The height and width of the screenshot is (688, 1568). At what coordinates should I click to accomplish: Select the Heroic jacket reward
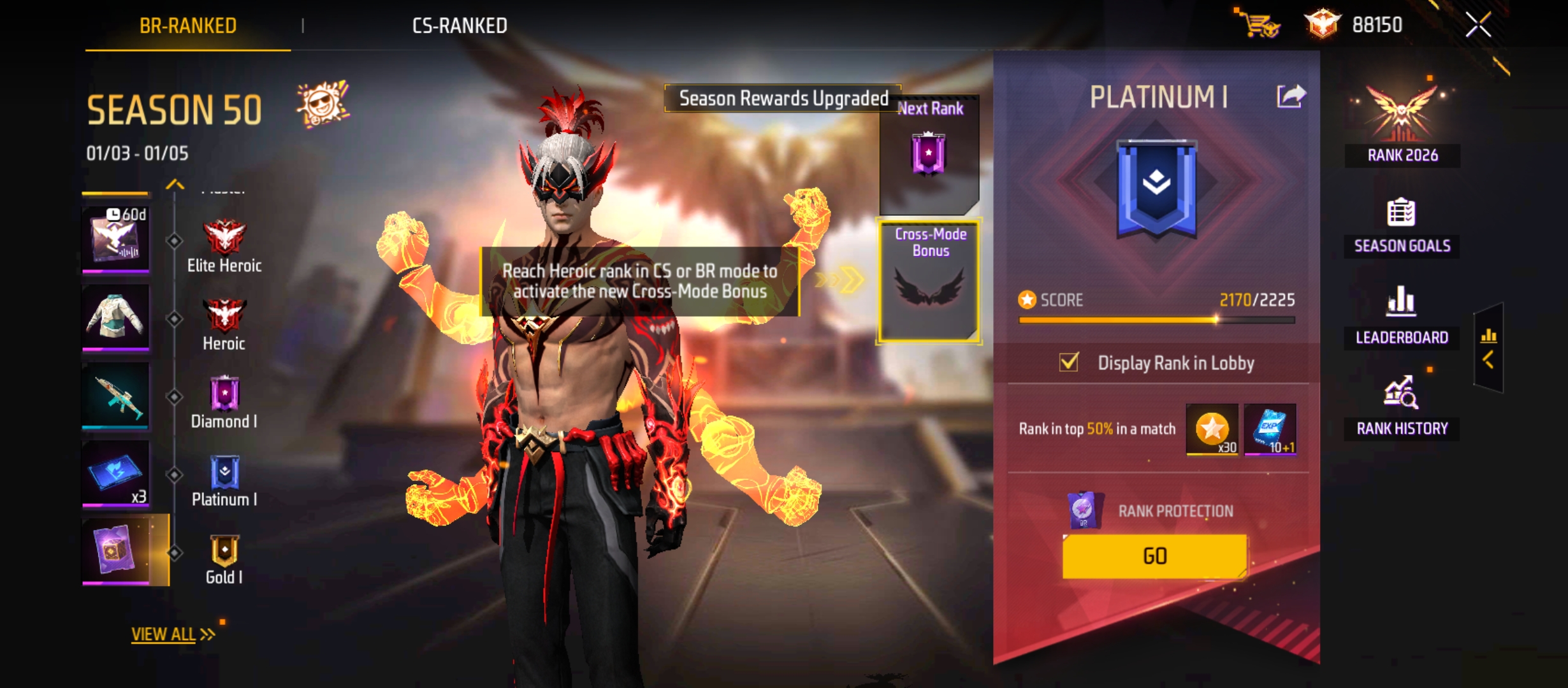[x=116, y=317]
